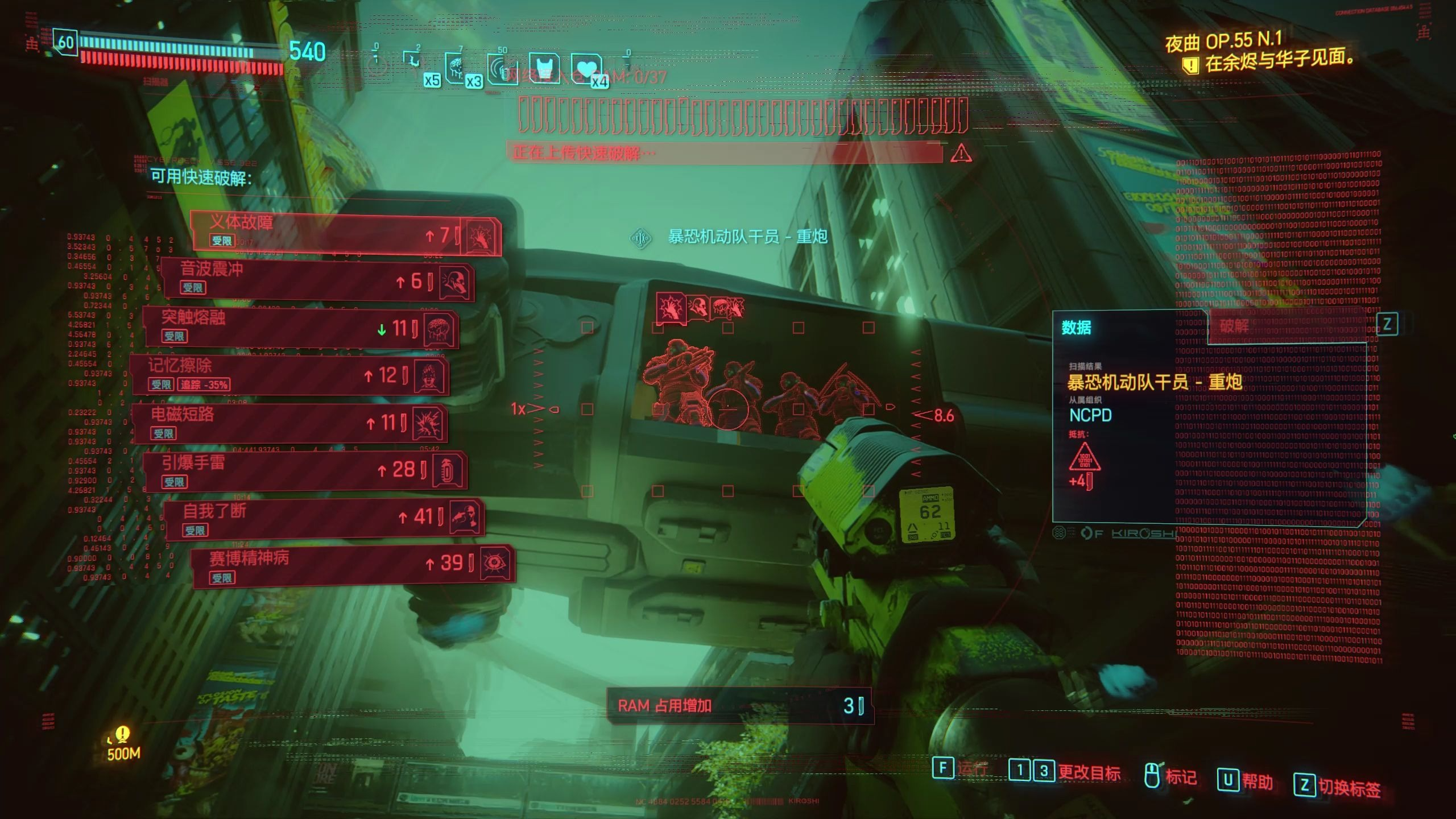The height and width of the screenshot is (819, 1456).
Task: Pick the 记忆擦除 quickhack entry
Action: click(x=290, y=375)
